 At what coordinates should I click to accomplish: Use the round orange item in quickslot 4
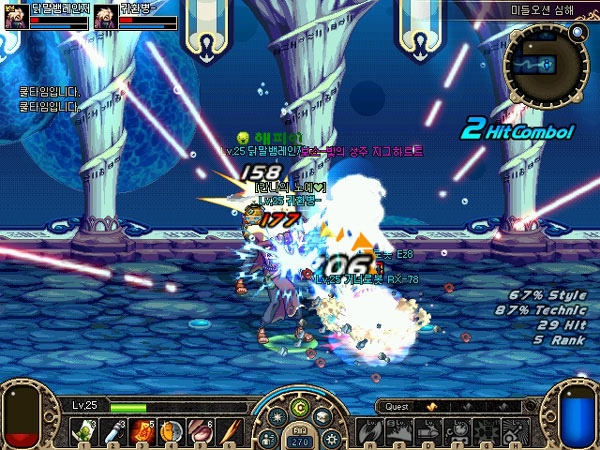[x=170, y=431]
